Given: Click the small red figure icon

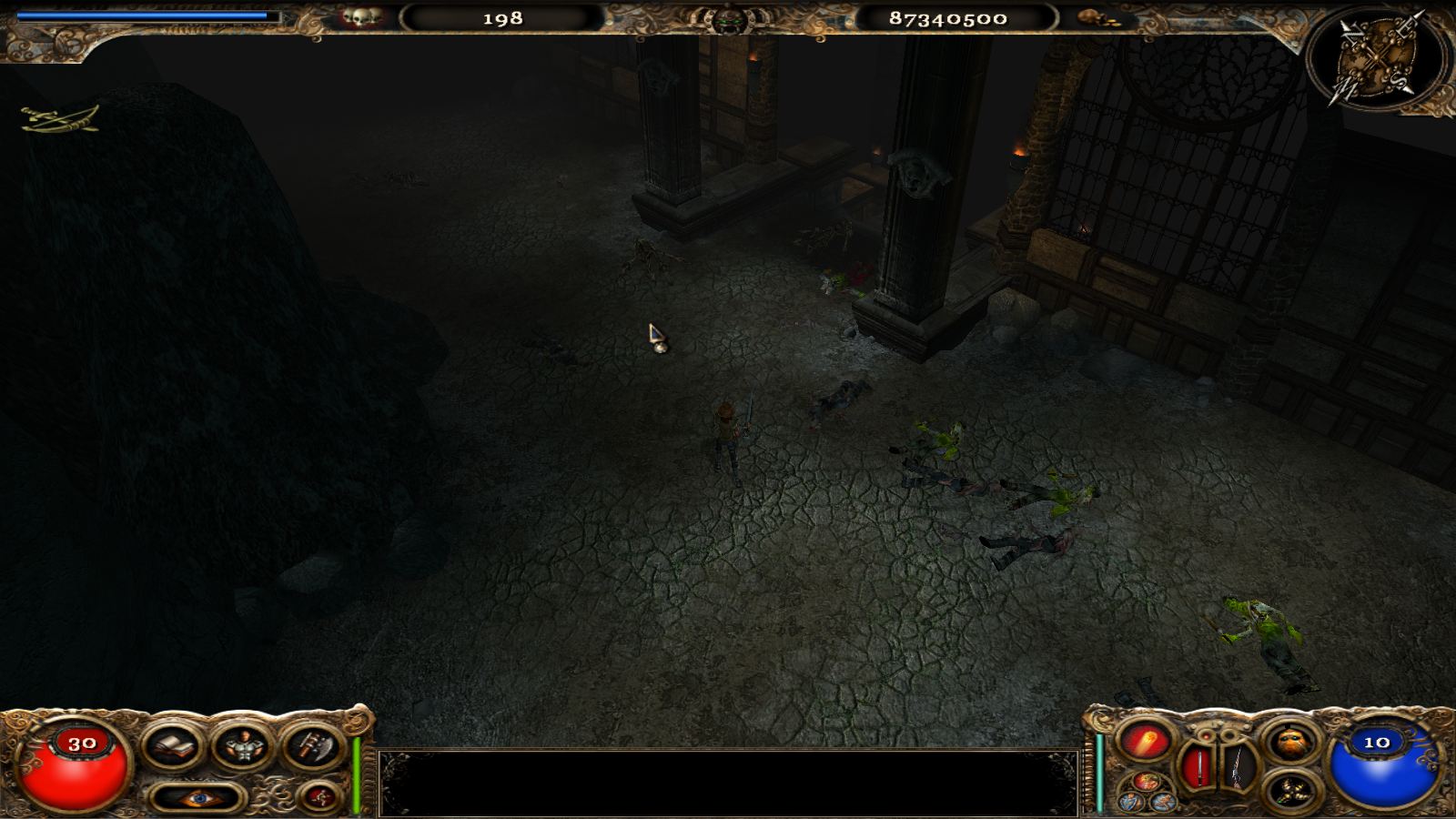Looking at the screenshot, I should 319,798.
